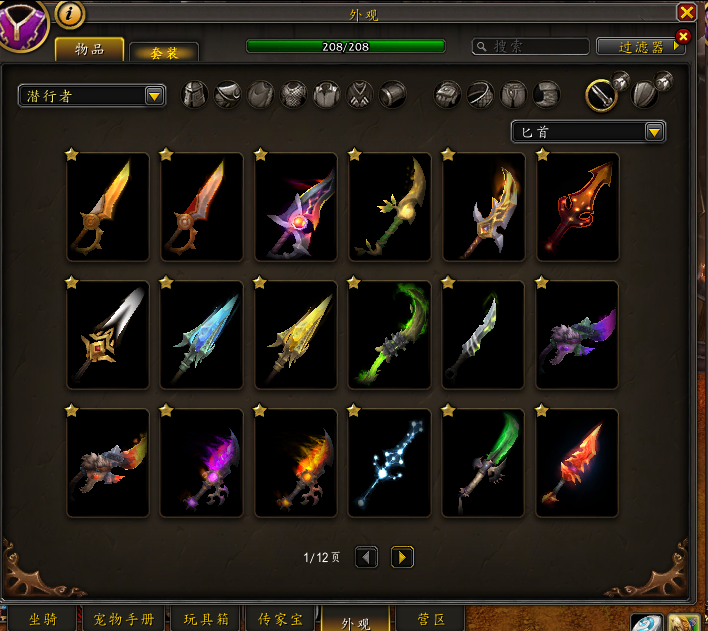Pick the ice-blue dagger appearance
The height and width of the screenshot is (631, 708).
click(201, 334)
